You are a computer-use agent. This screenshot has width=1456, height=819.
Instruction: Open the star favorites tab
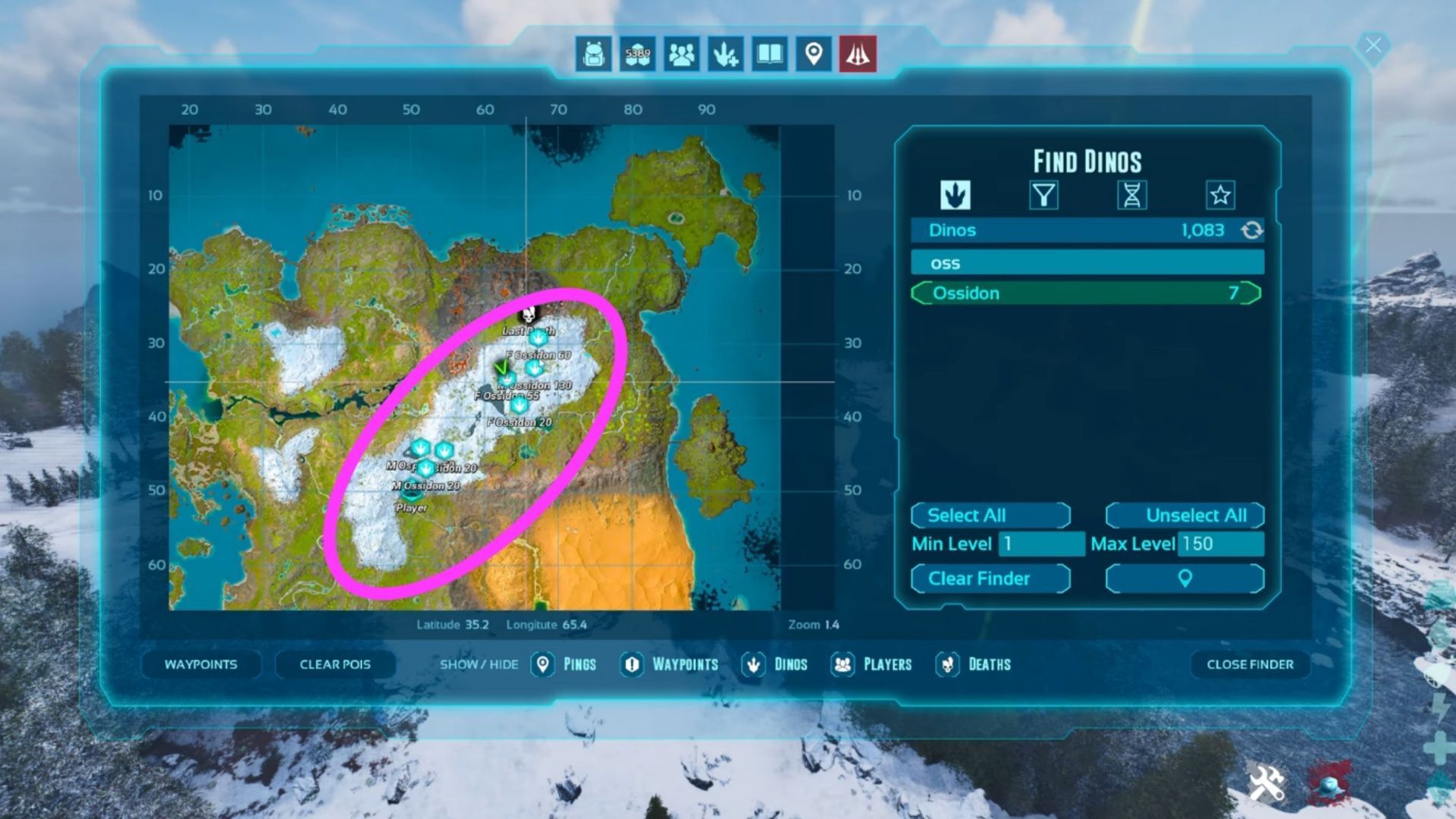(1219, 195)
